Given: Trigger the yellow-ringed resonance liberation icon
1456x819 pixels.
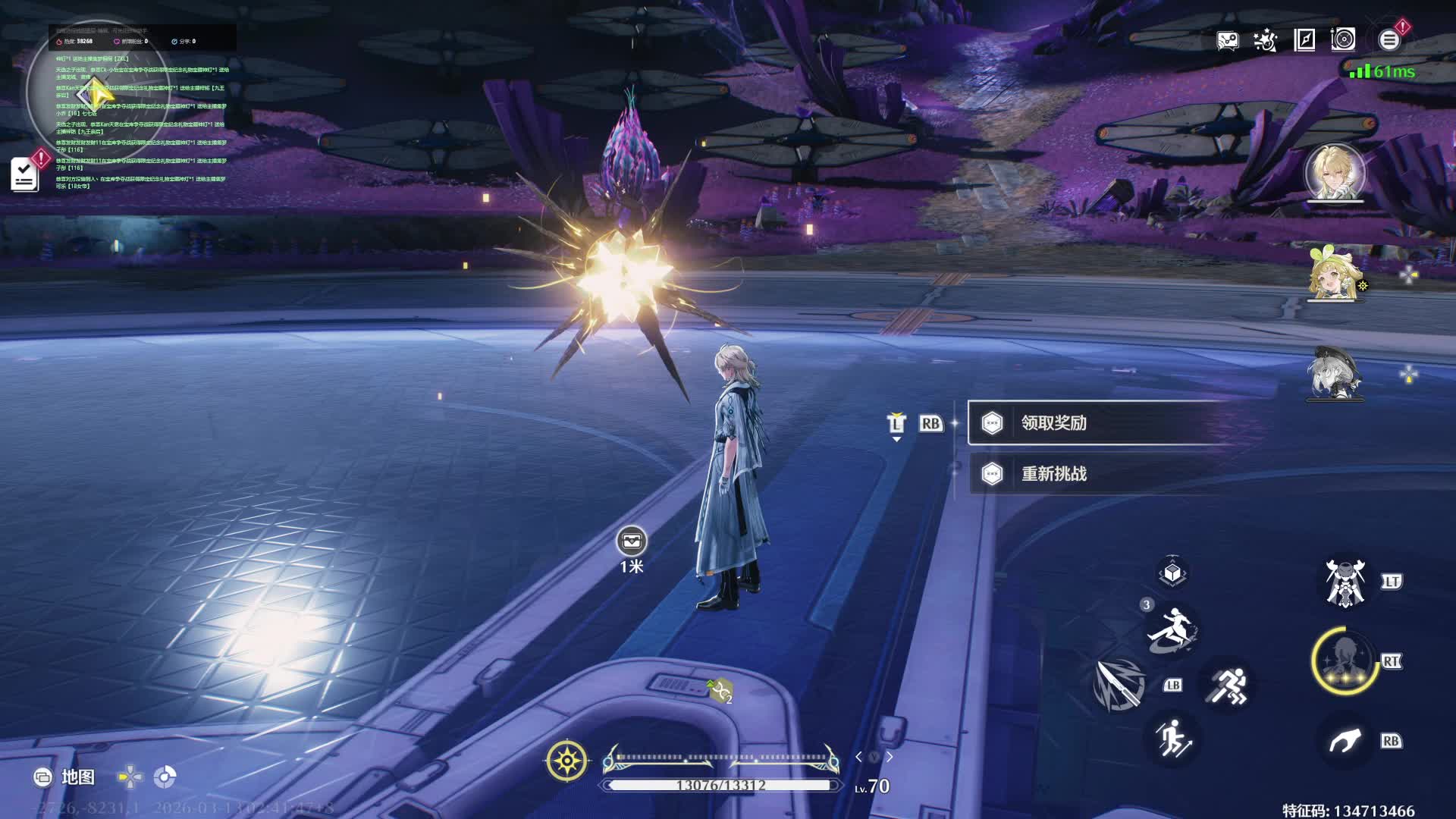Looking at the screenshot, I should [1345, 660].
